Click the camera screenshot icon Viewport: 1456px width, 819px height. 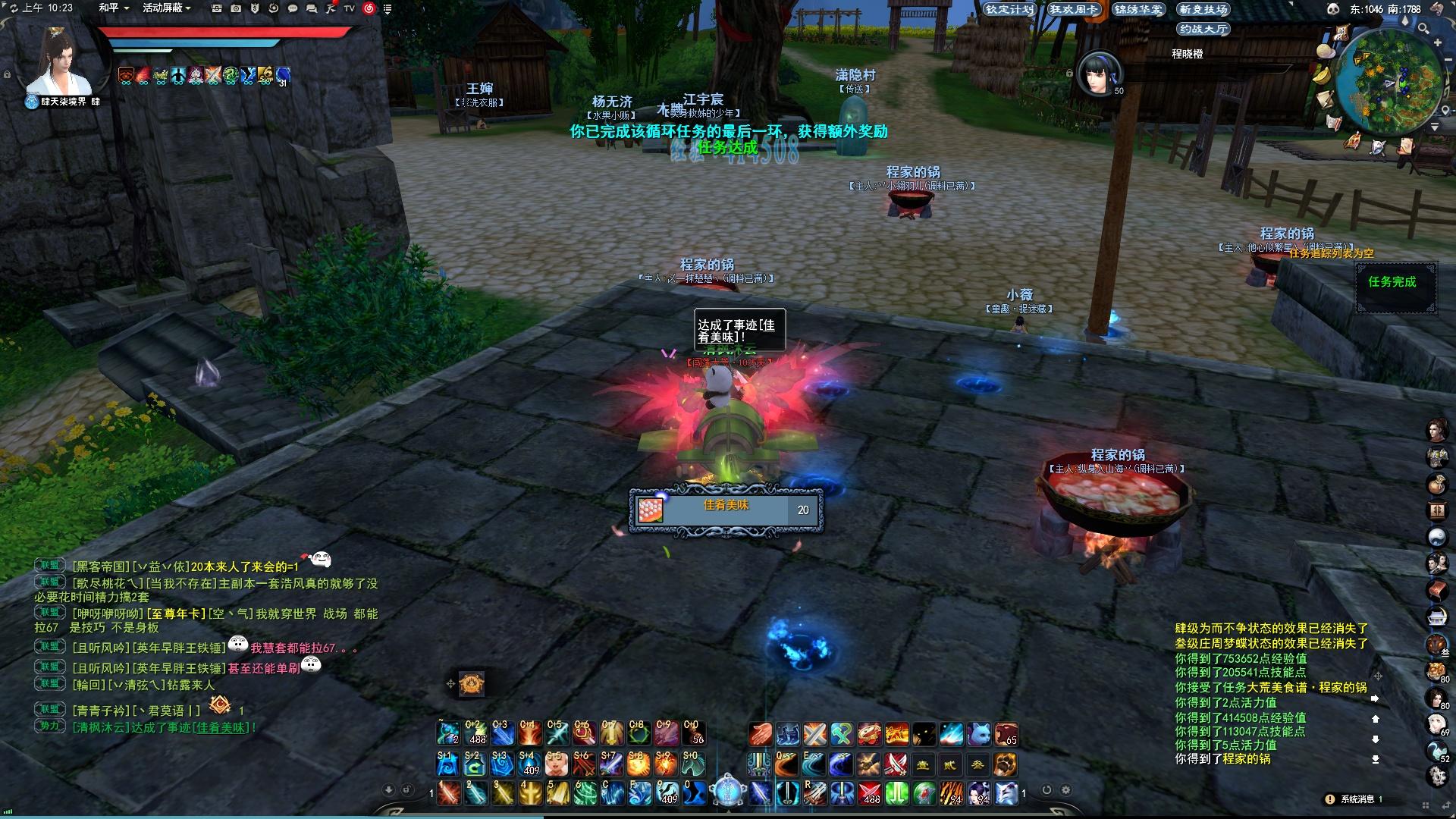[x=236, y=8]
